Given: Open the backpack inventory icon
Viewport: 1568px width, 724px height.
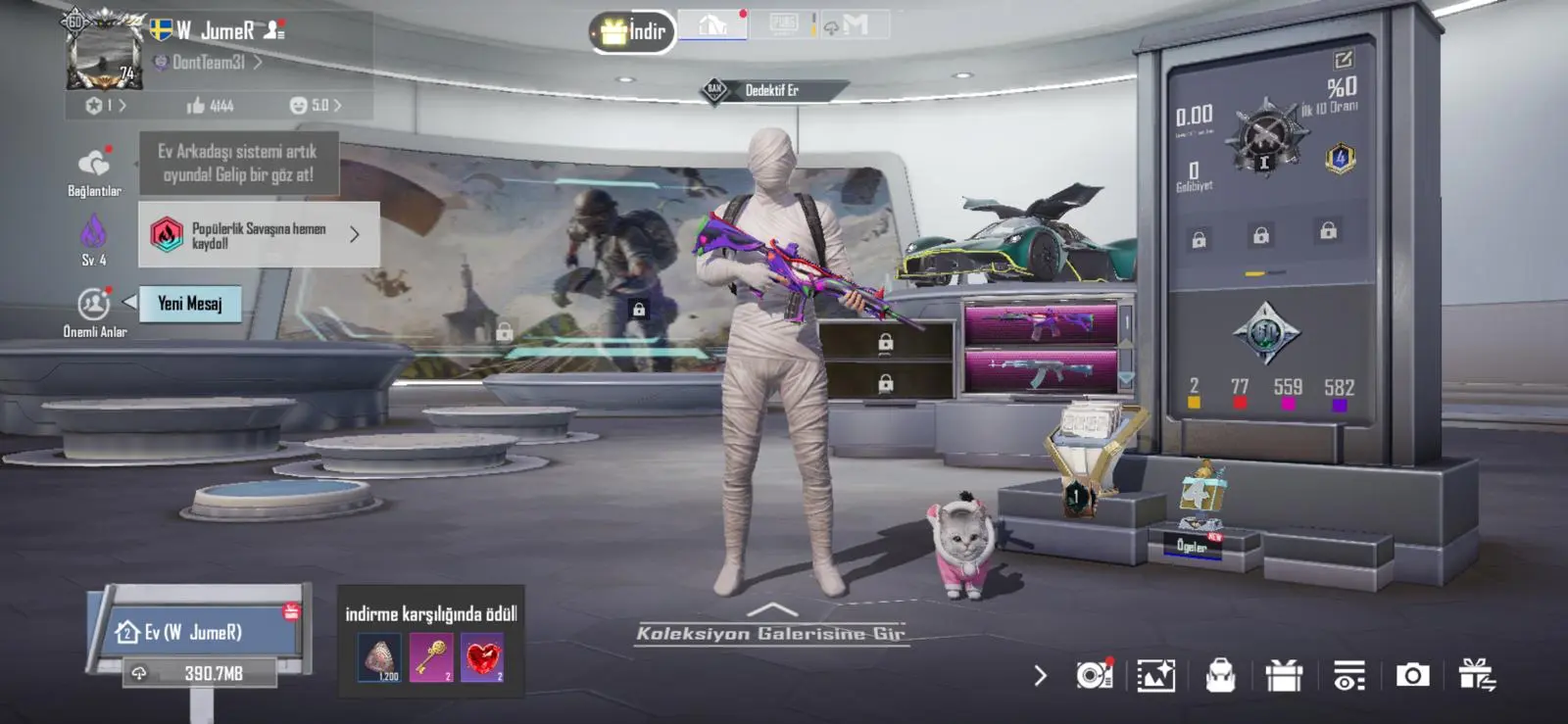Looking at the screenshot, I should [1220, 675].
